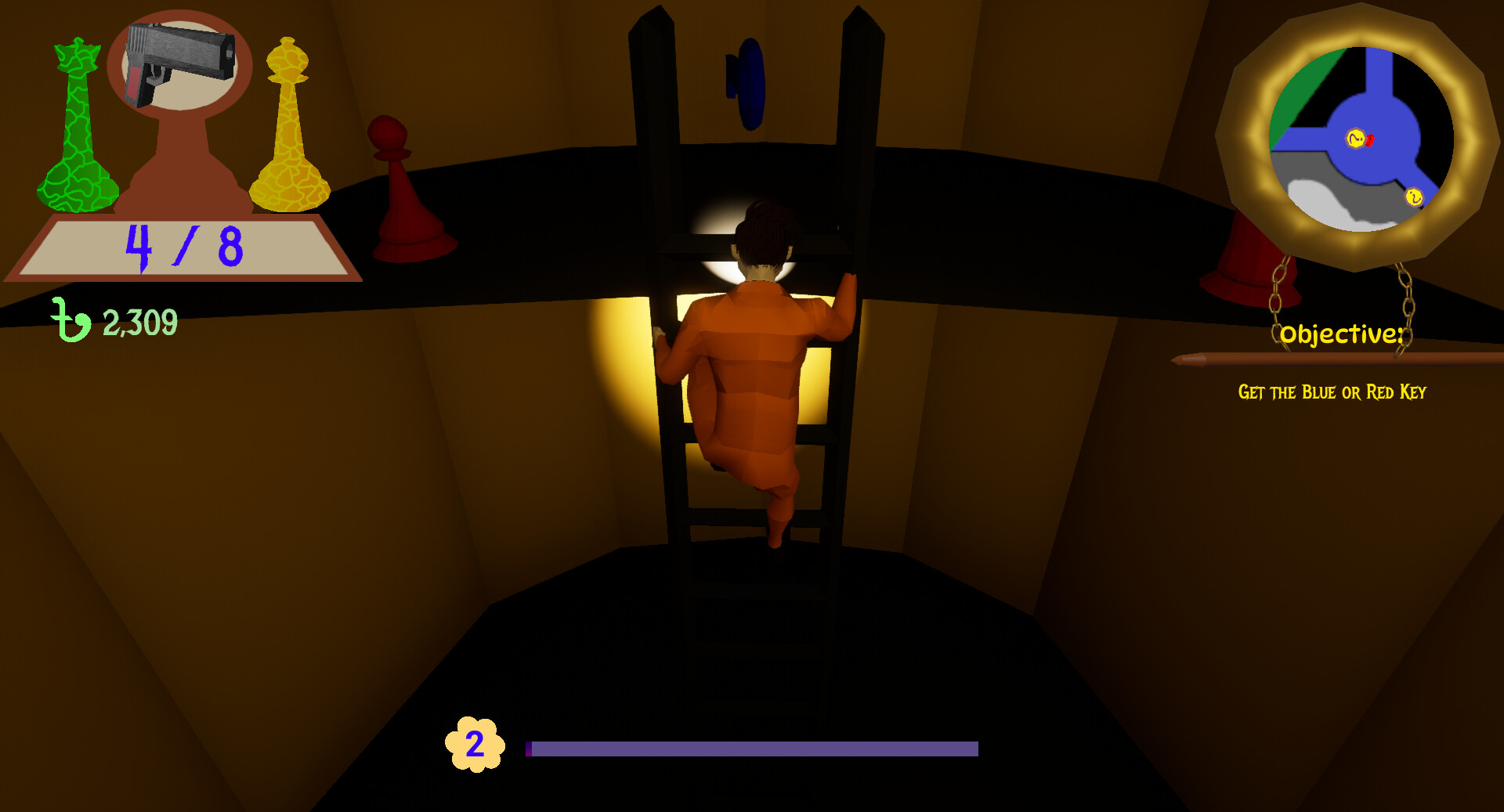This screenshot has width=1504, height=812.
Task: Select the lower-right key icon on the minimap
Action: [1413, 199]
